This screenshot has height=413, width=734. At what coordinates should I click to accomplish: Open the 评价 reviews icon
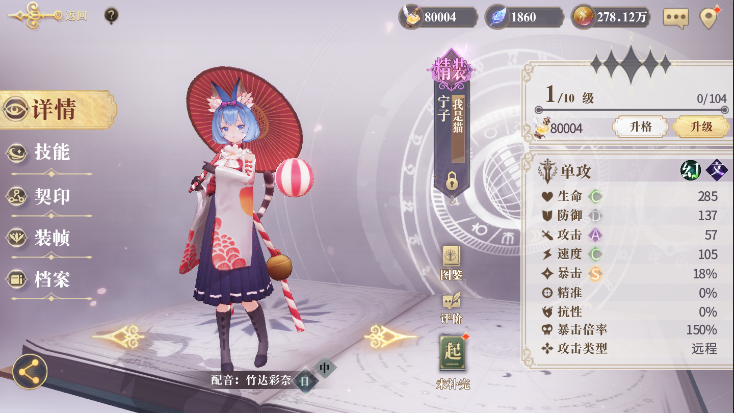tap(451, 303)
